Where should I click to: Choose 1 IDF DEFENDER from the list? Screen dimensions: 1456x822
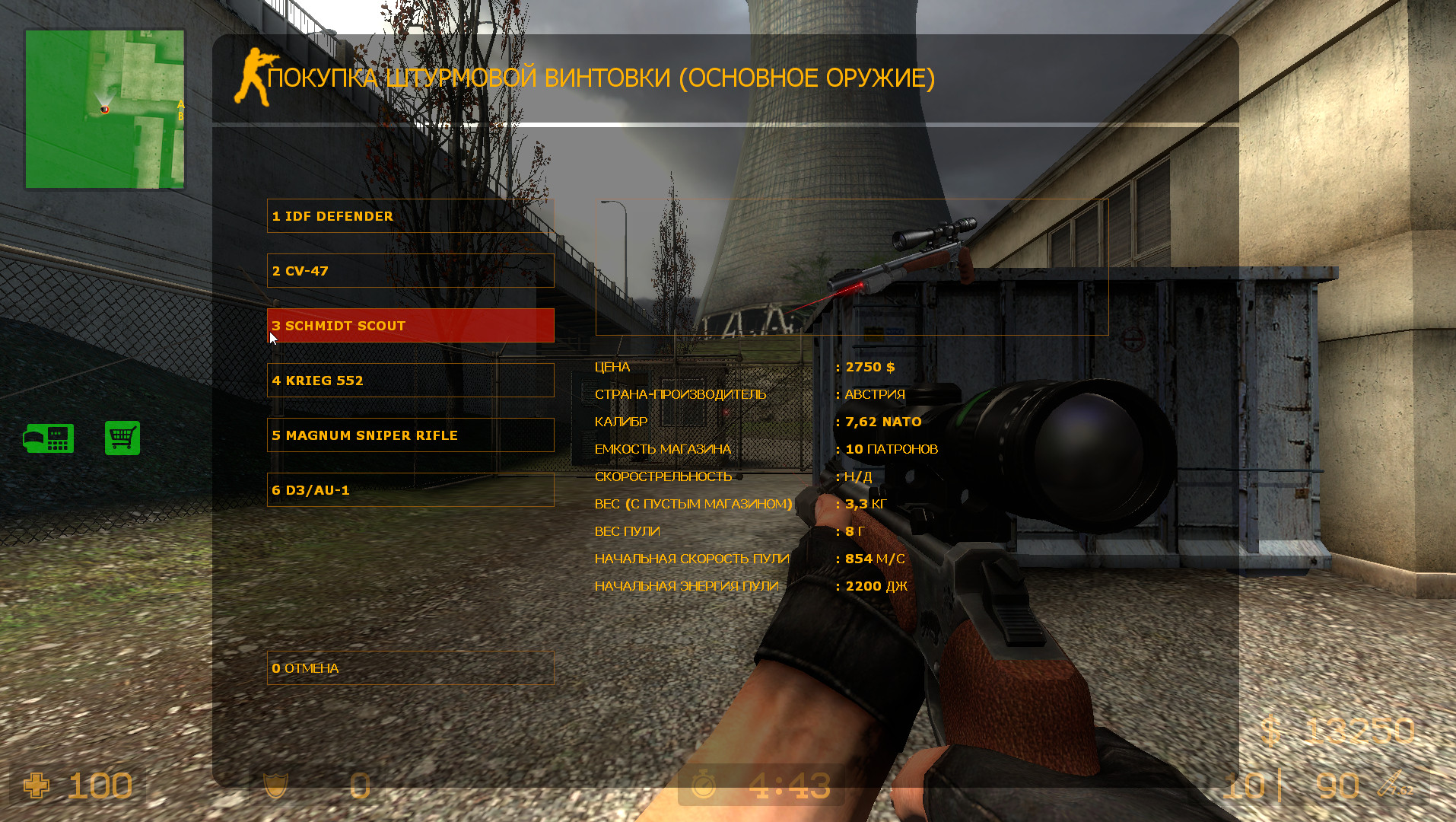pyautogui.click(x=411, y=216)
